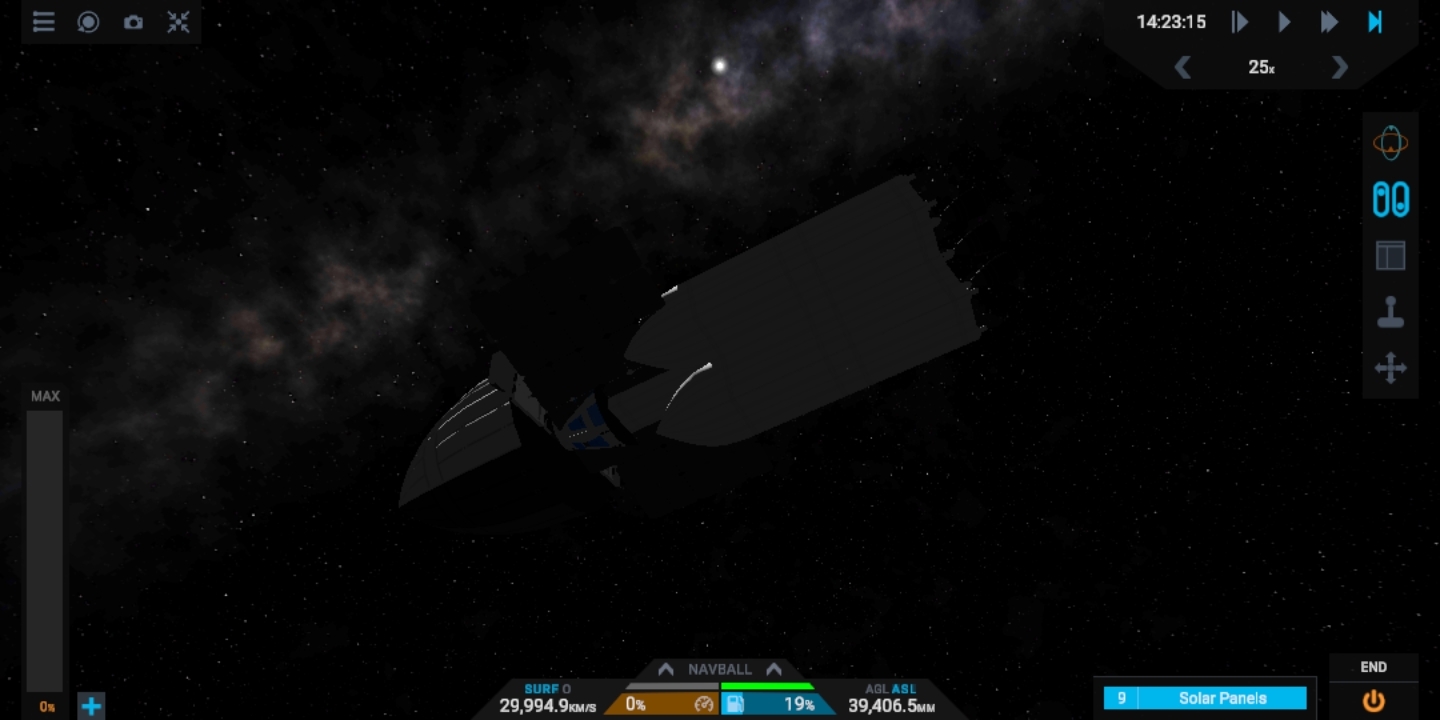Increase time warp with right arrow
Screen dimensions: 1440x720
(1340, 67)
